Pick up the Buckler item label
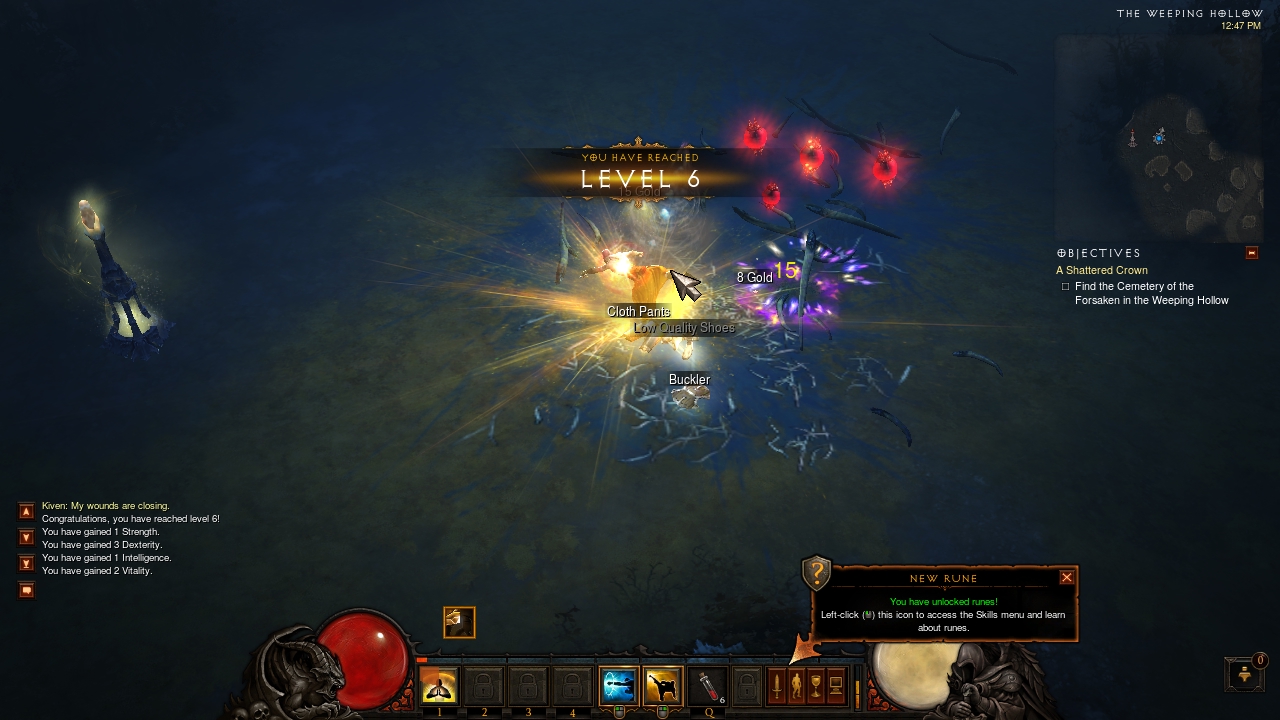Screen dimensions: 1280x720 689,380
